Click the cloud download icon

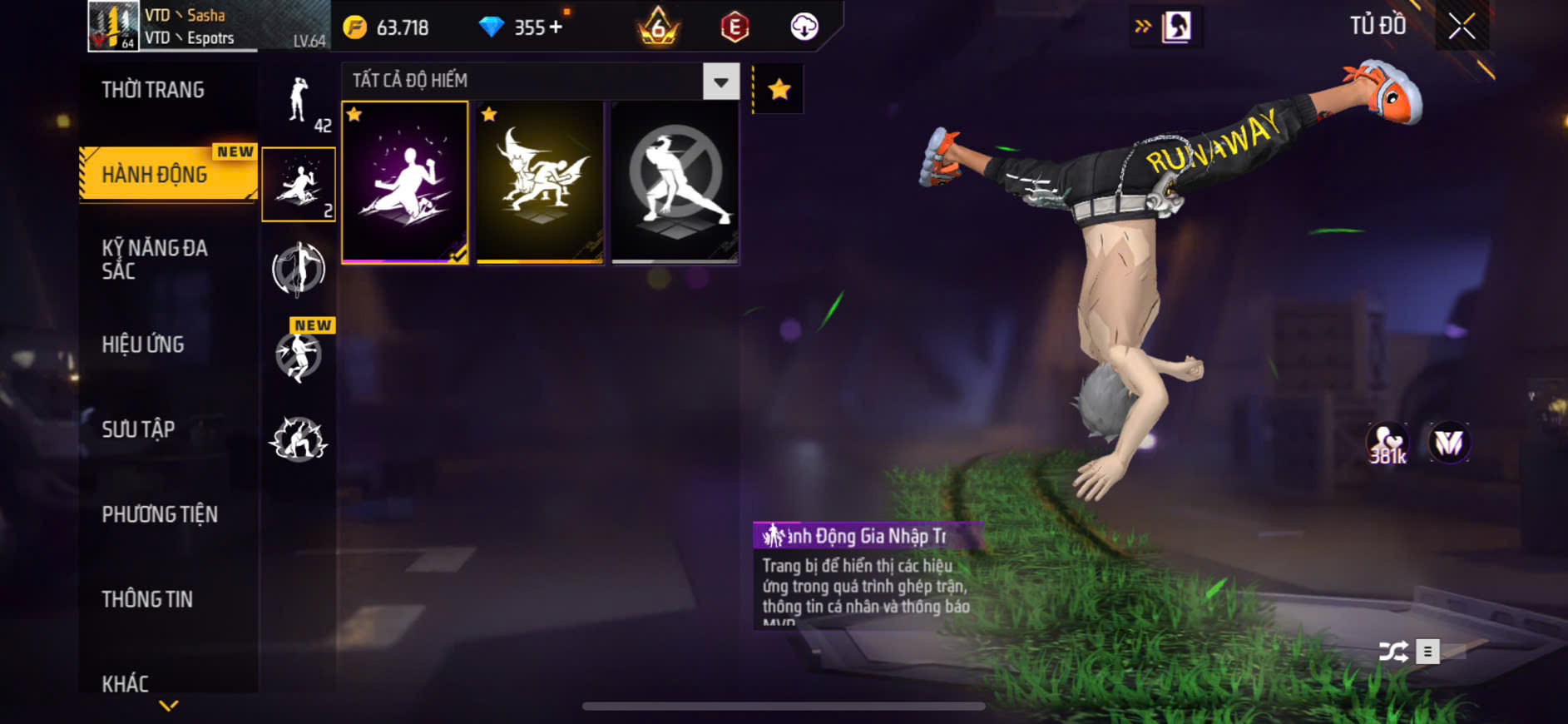804,27
